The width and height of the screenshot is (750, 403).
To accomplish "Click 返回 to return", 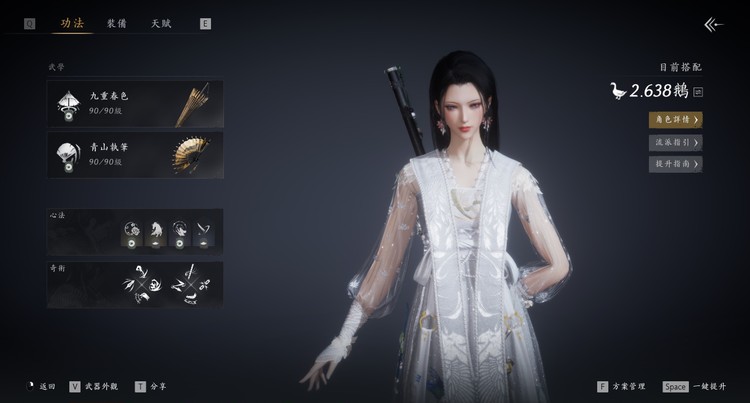I will [43, 386].
